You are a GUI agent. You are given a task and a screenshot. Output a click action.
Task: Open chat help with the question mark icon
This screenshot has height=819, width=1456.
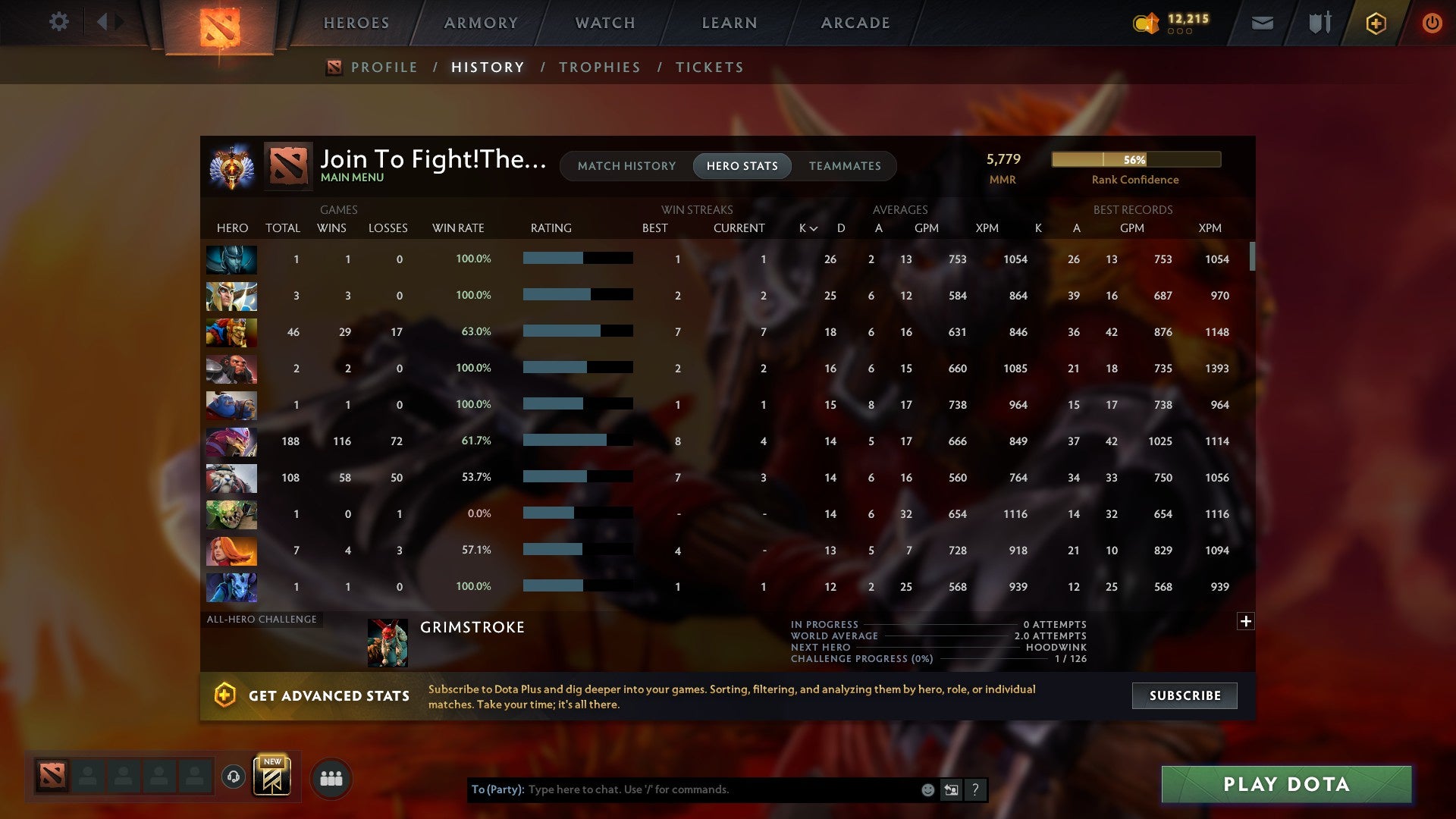pos(976,789)
